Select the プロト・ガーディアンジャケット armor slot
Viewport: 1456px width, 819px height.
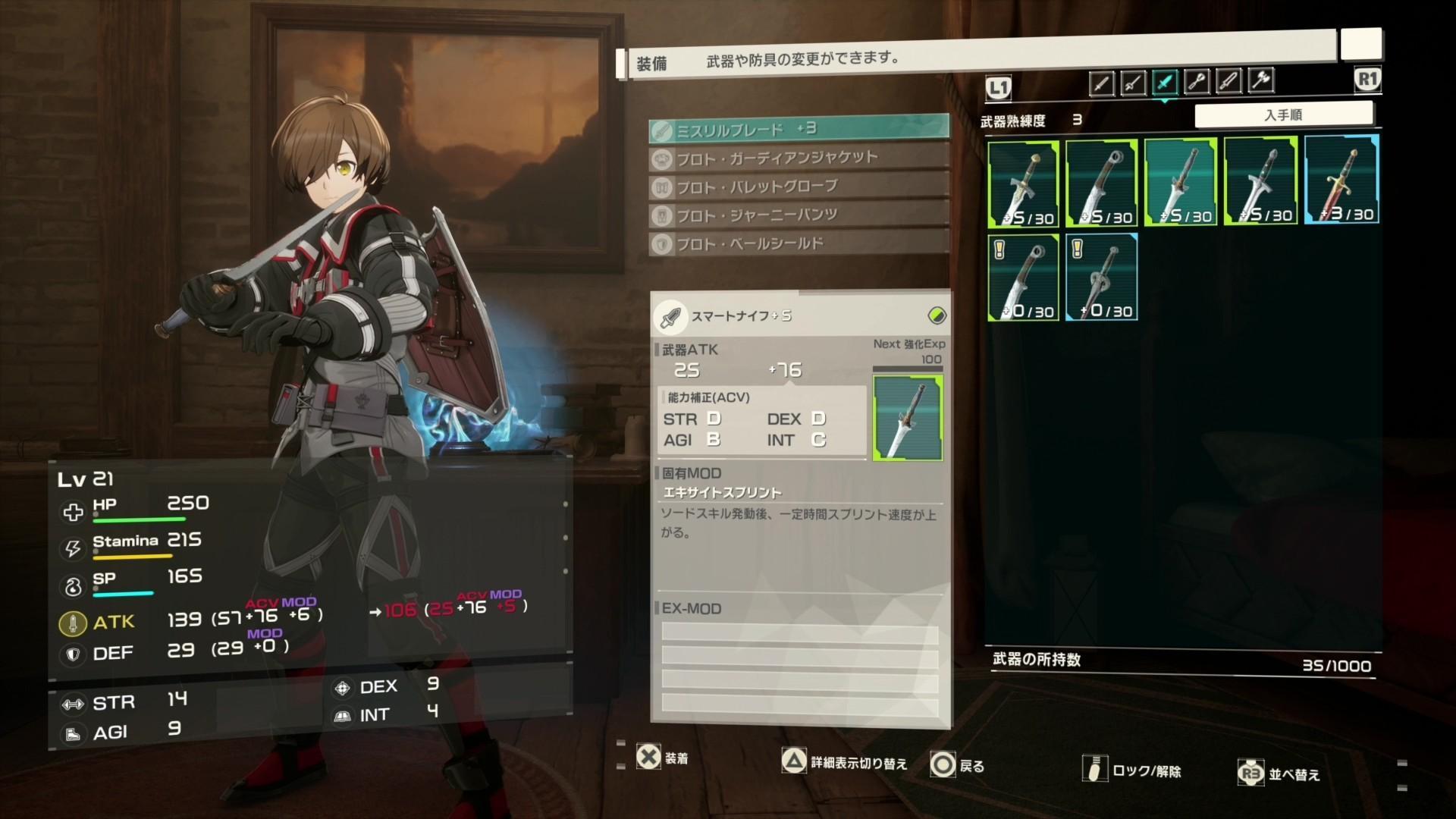(x=796, y=156)
